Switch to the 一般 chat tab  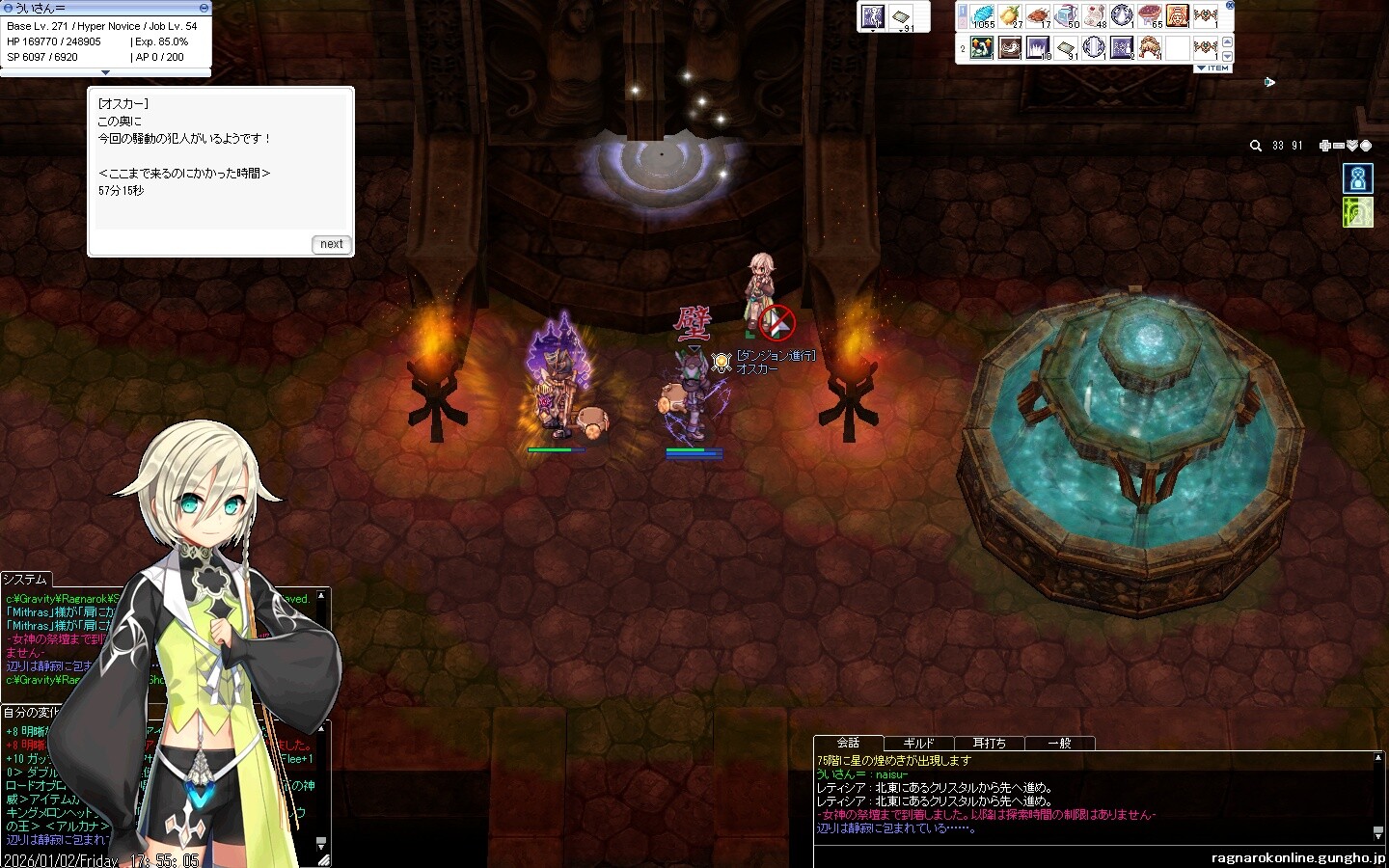pyautogui.click(x=1059, y=743)
